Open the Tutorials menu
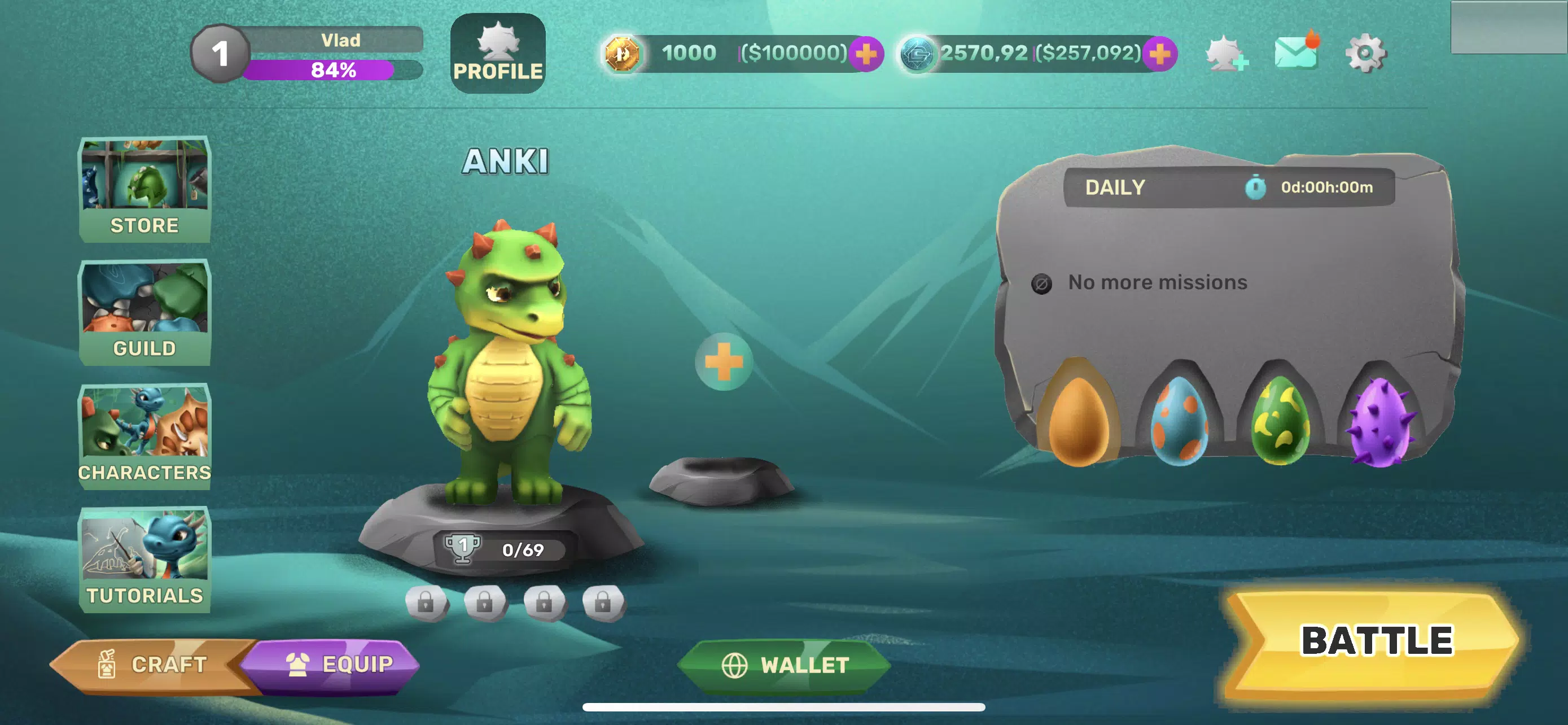This screenshot has height=725, width=1568. (x=144, y=559)
